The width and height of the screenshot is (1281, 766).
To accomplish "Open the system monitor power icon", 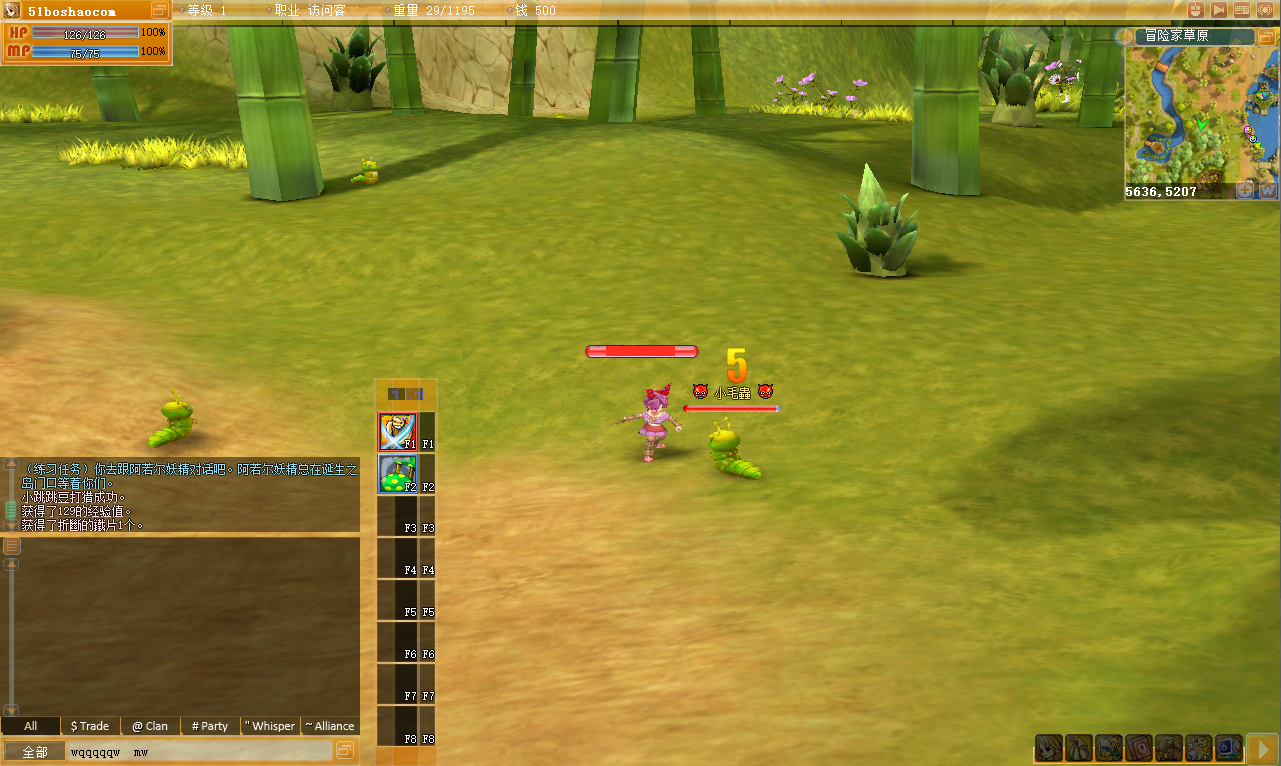I will tap(1229, 747).
